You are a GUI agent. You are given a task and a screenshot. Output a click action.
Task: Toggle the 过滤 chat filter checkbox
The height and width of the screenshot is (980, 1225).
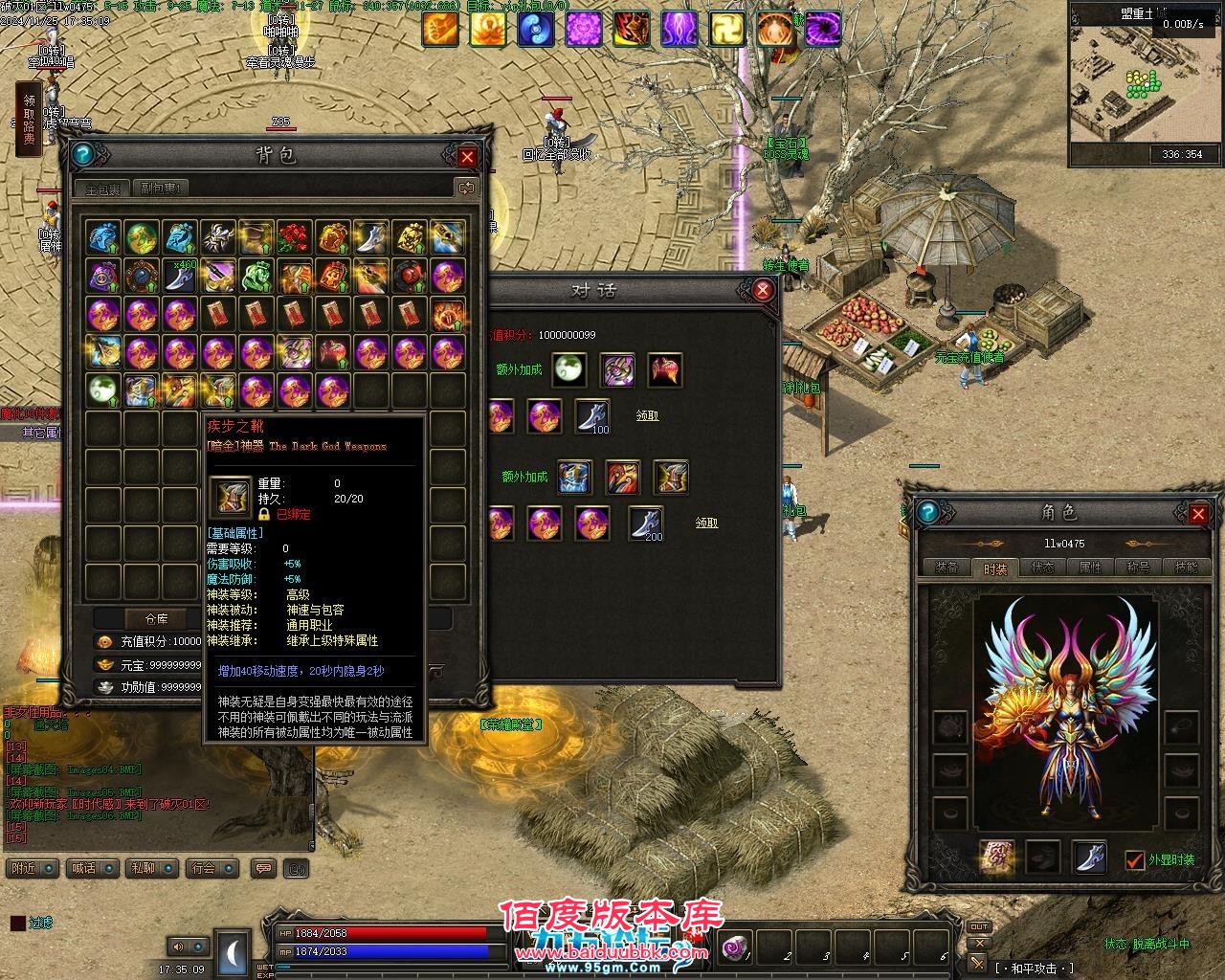coord(18,924)
